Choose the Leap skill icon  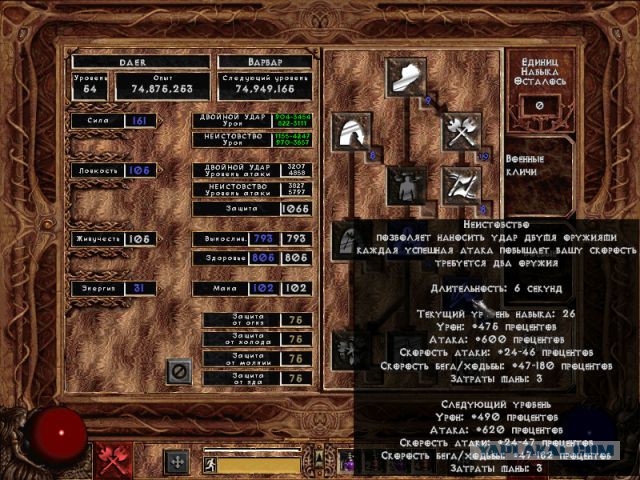353,132
